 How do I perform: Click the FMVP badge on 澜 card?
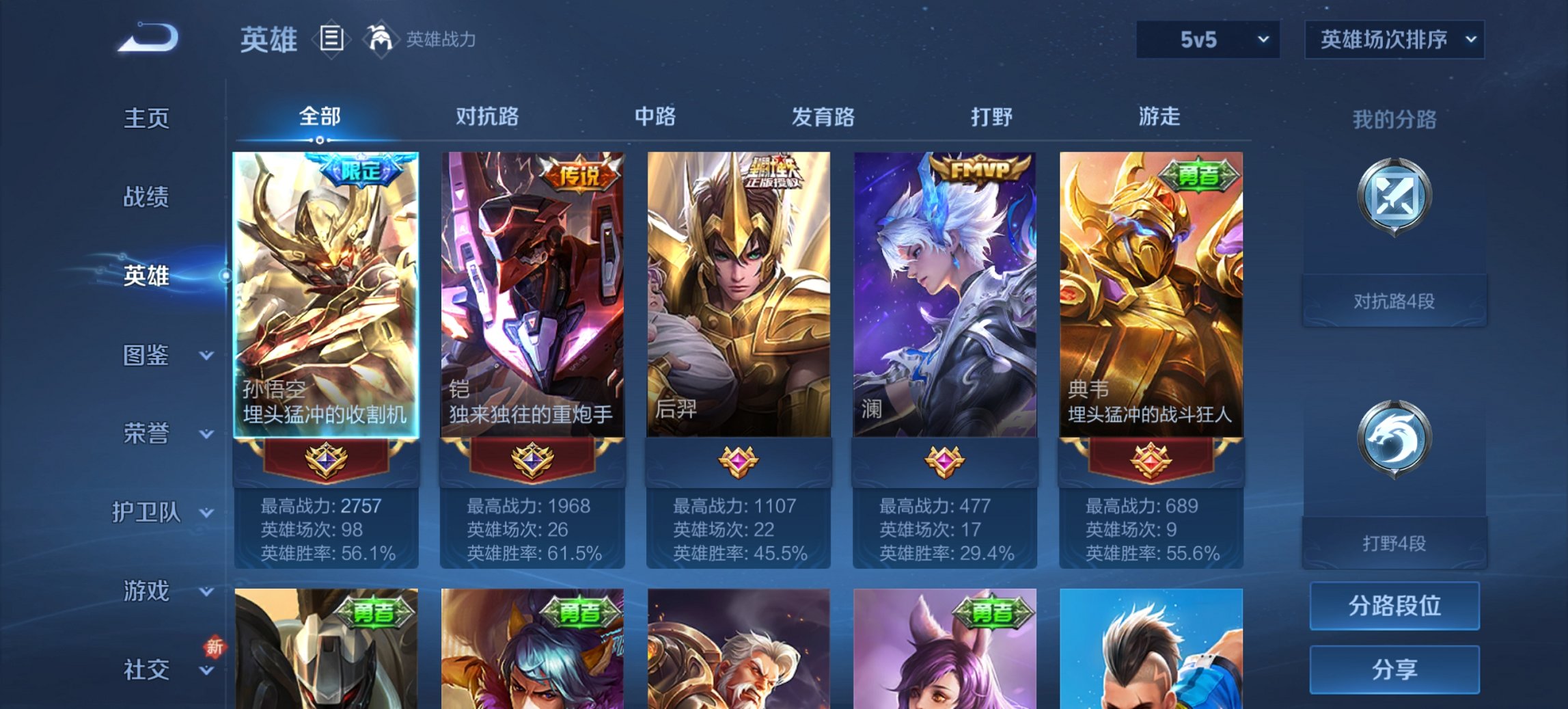click(x=978, y=168)
